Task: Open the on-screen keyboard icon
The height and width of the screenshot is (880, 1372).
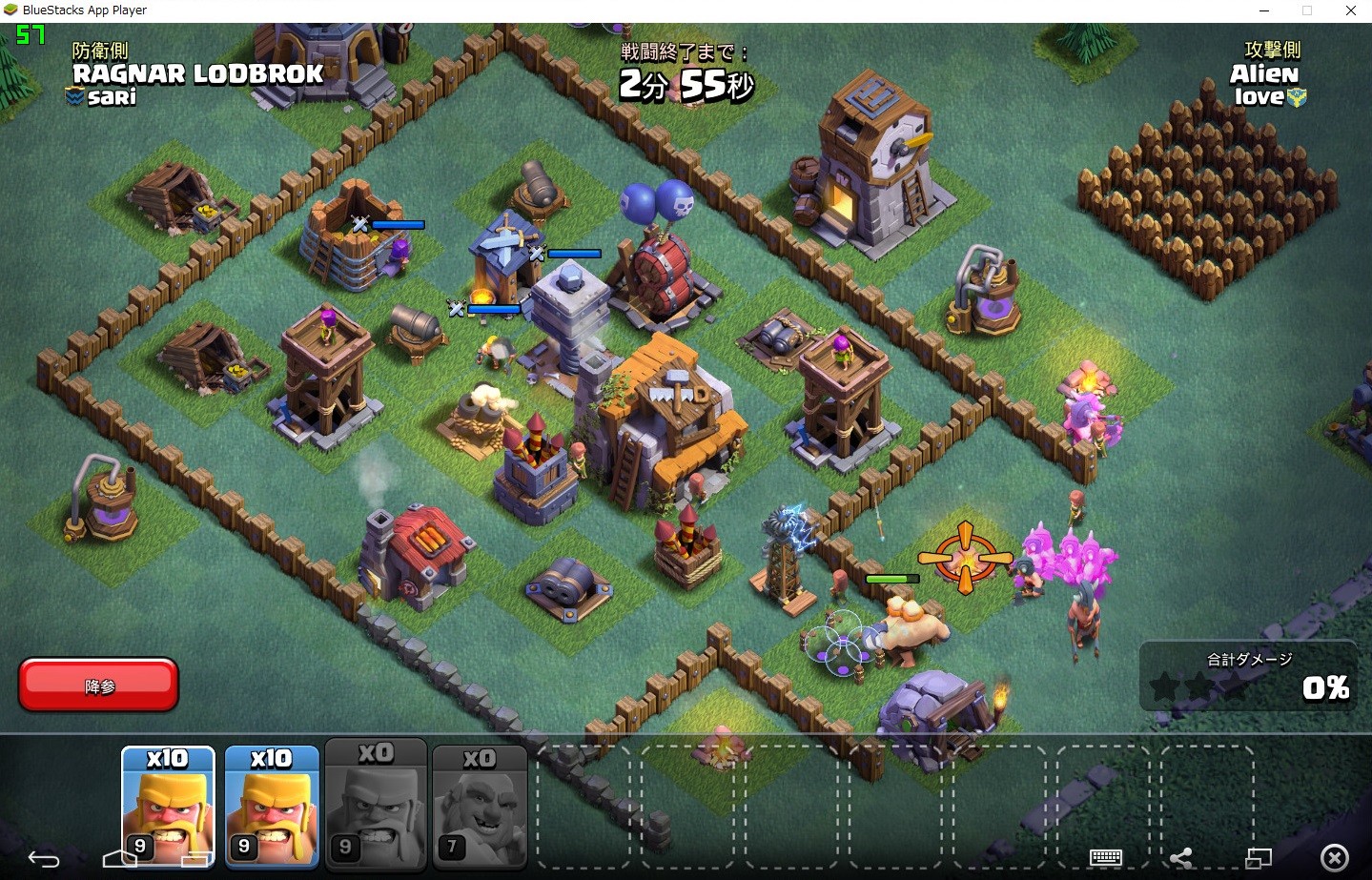Action: tap(1106, 857)
